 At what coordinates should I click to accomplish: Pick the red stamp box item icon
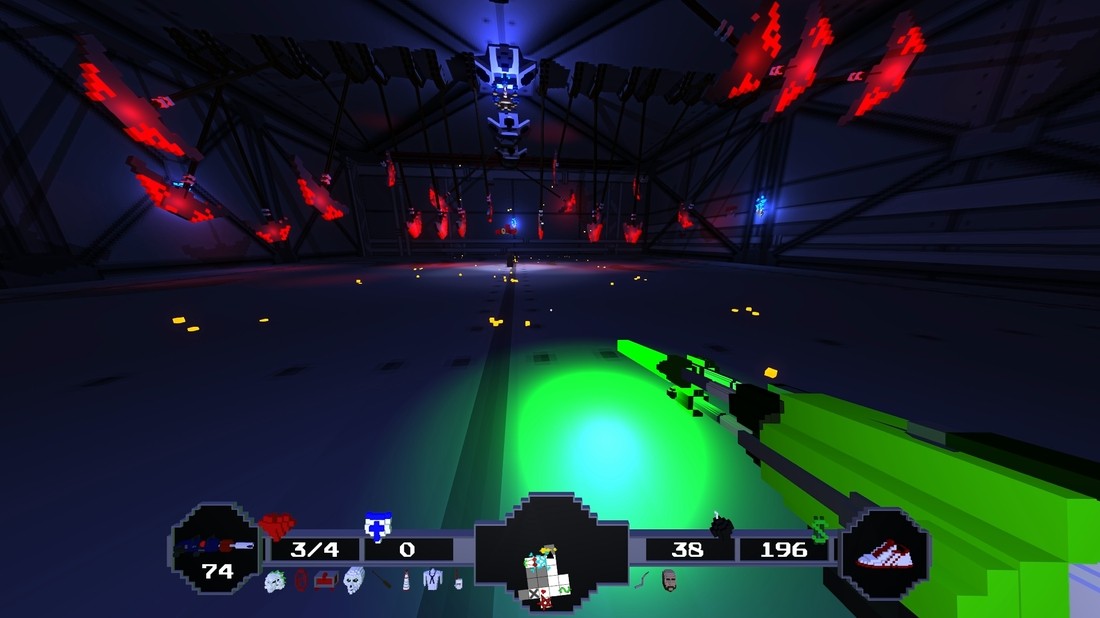(326, 579)
